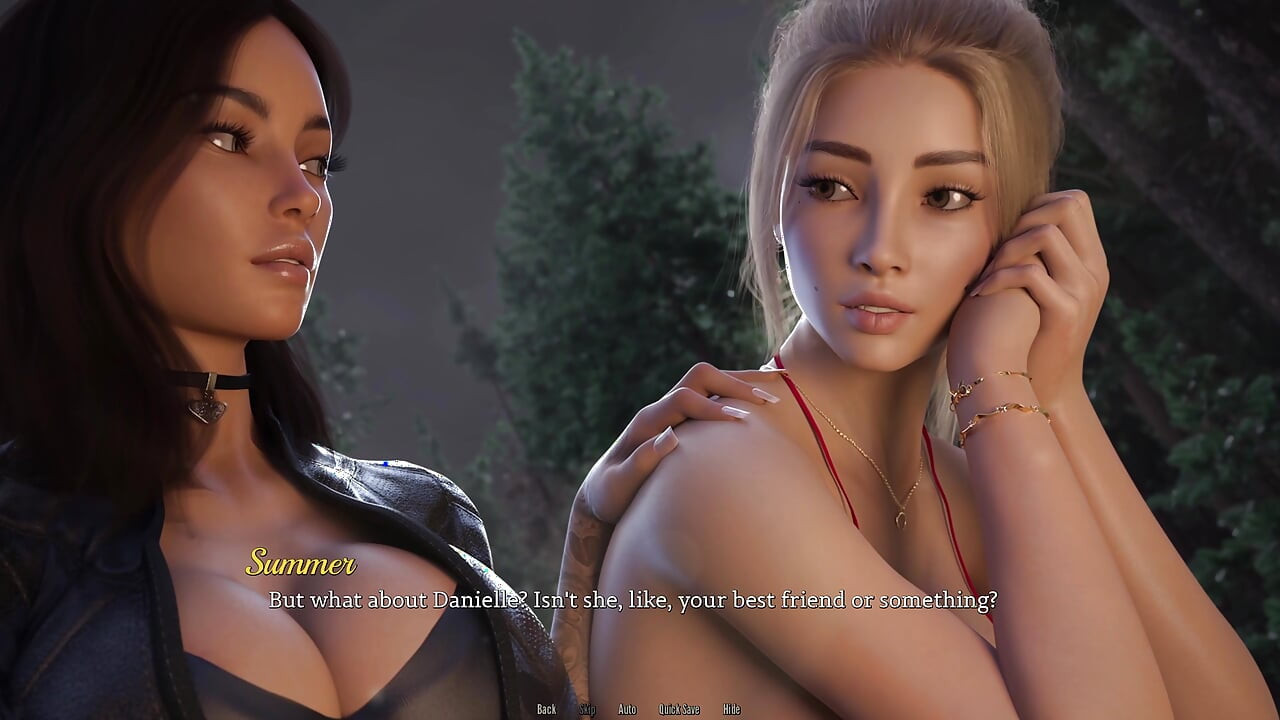Screen dimensions: 1280x720
Task: Click Hide to clear the screen
Action: [x=731, y=708]
